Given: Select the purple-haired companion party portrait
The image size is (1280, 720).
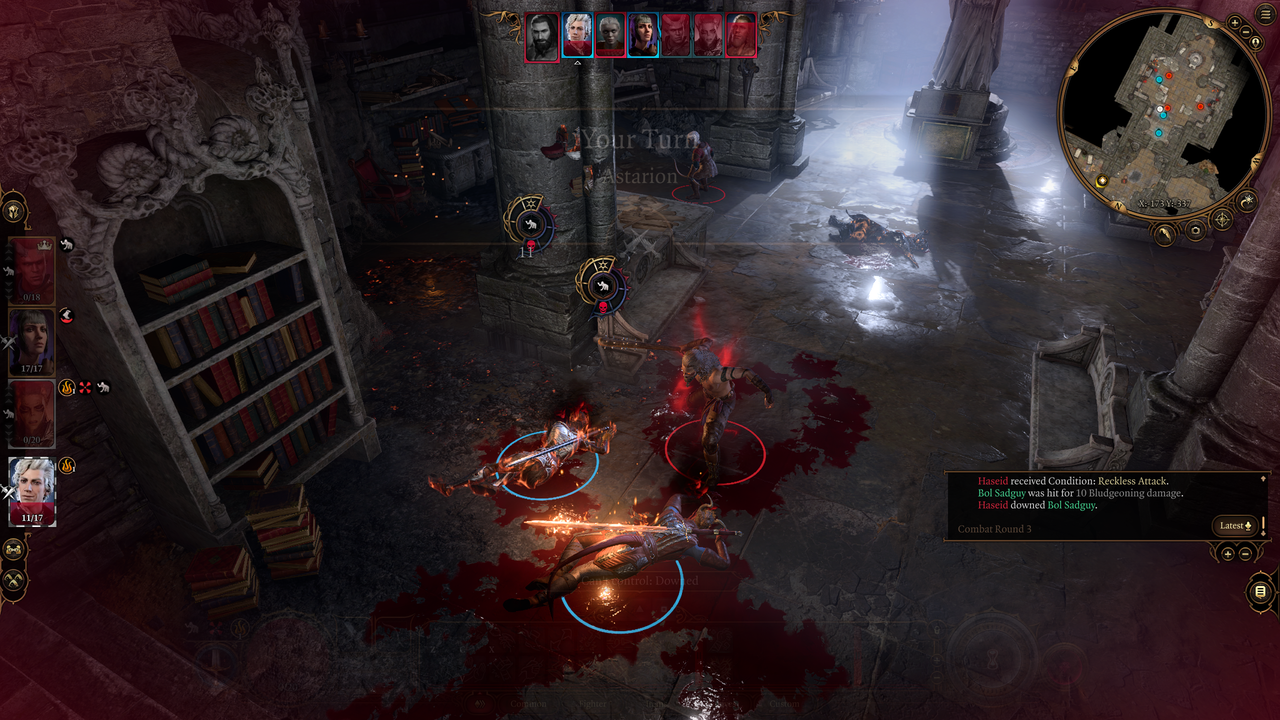Looking at the screenshot, I should tap(32, 342).
